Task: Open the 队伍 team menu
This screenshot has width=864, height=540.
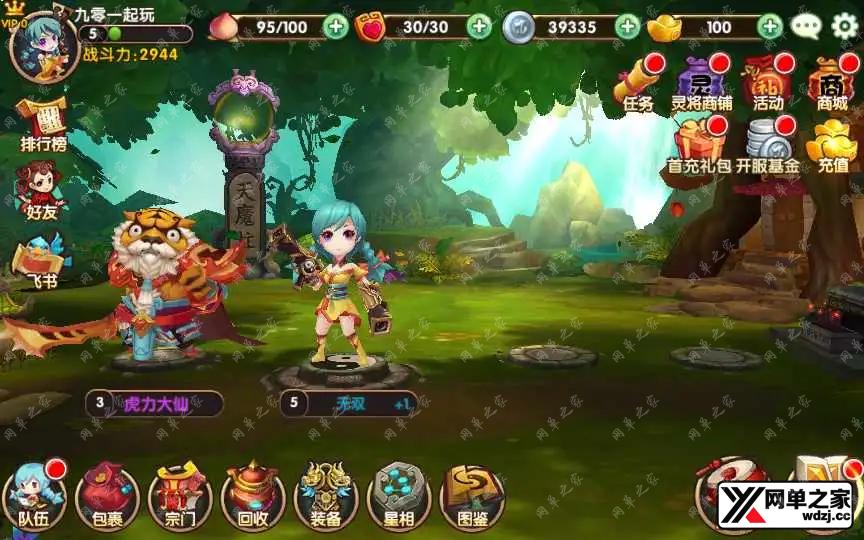Action: coord(34,496)
